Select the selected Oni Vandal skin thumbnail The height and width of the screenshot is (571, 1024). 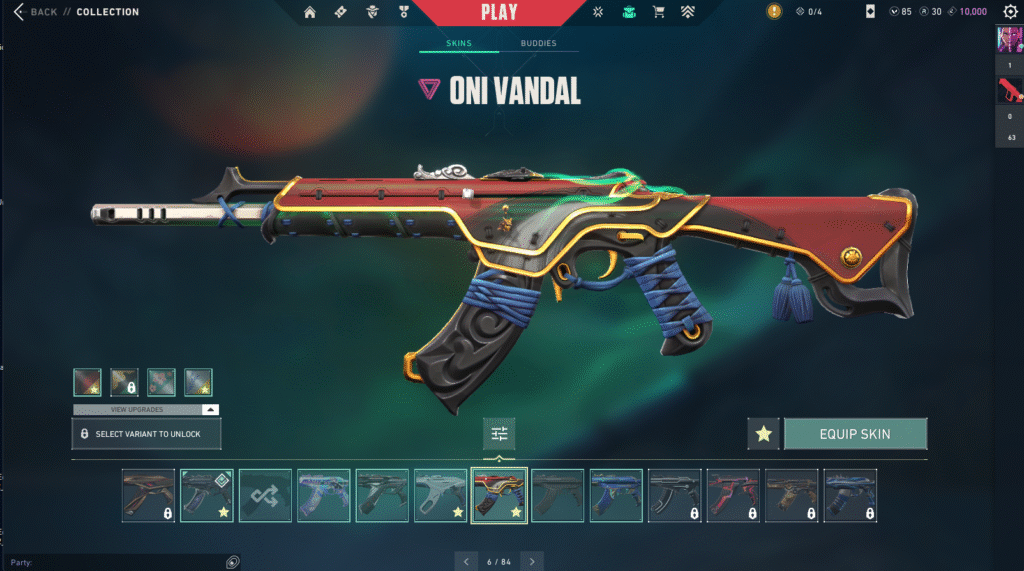point(499,496)
